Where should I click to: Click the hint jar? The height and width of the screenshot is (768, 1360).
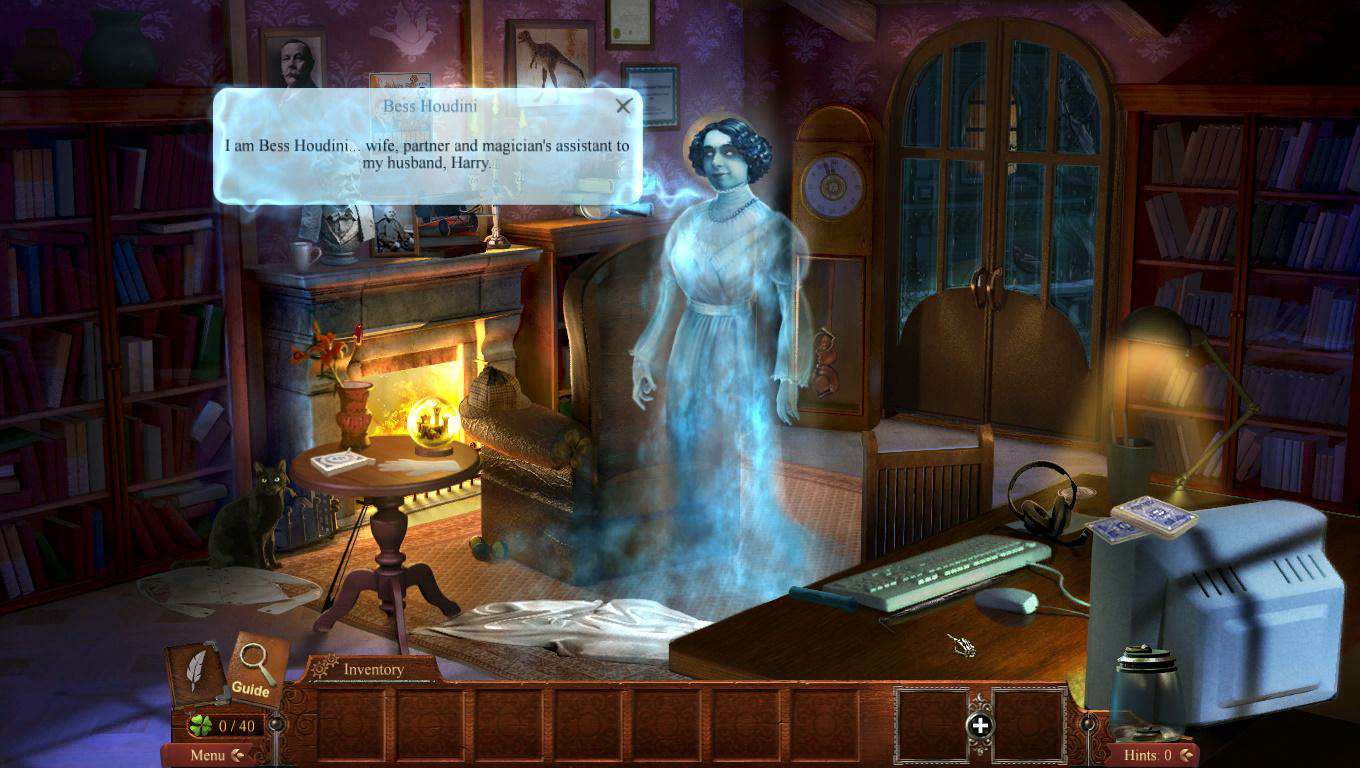coord(1148,690)
